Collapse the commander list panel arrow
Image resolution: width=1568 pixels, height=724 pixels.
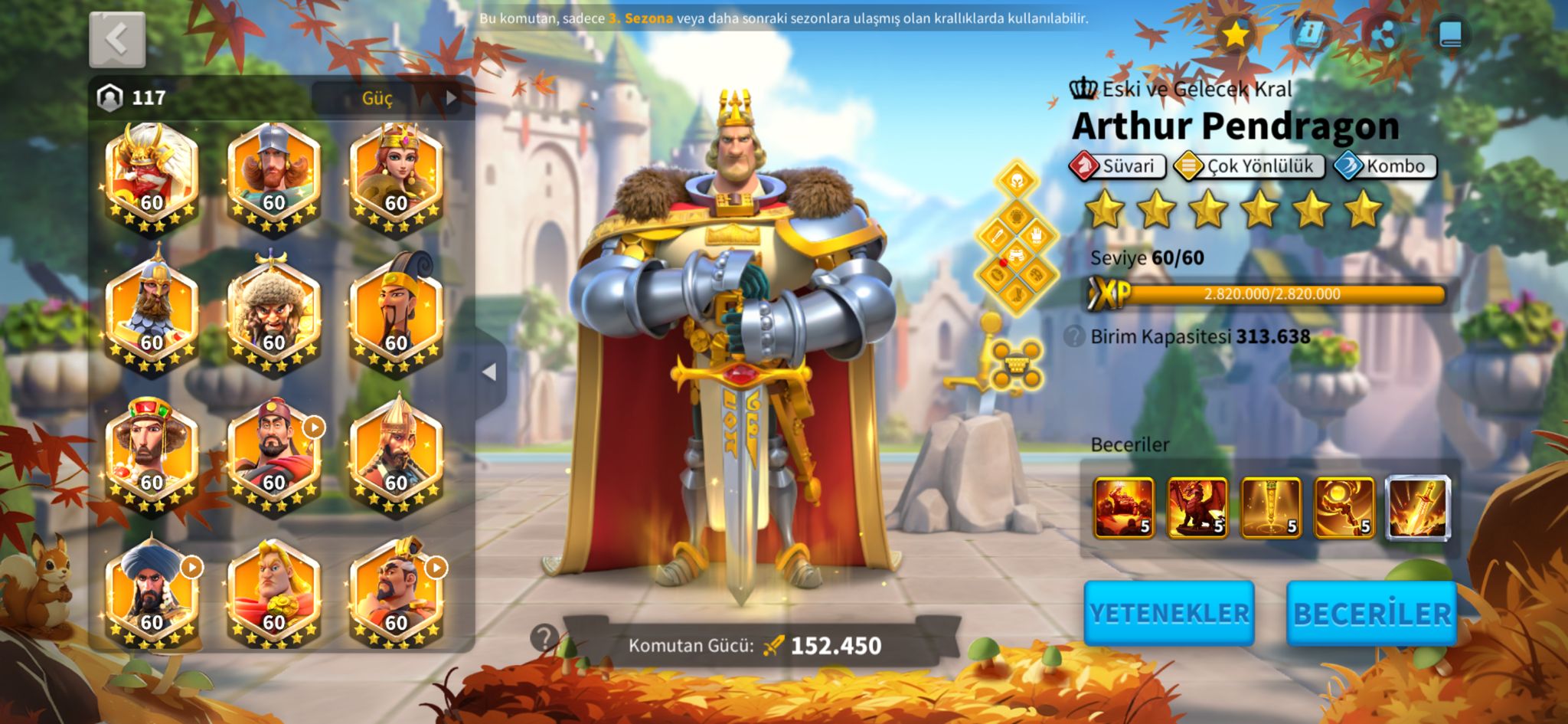(x=490, y=372)
